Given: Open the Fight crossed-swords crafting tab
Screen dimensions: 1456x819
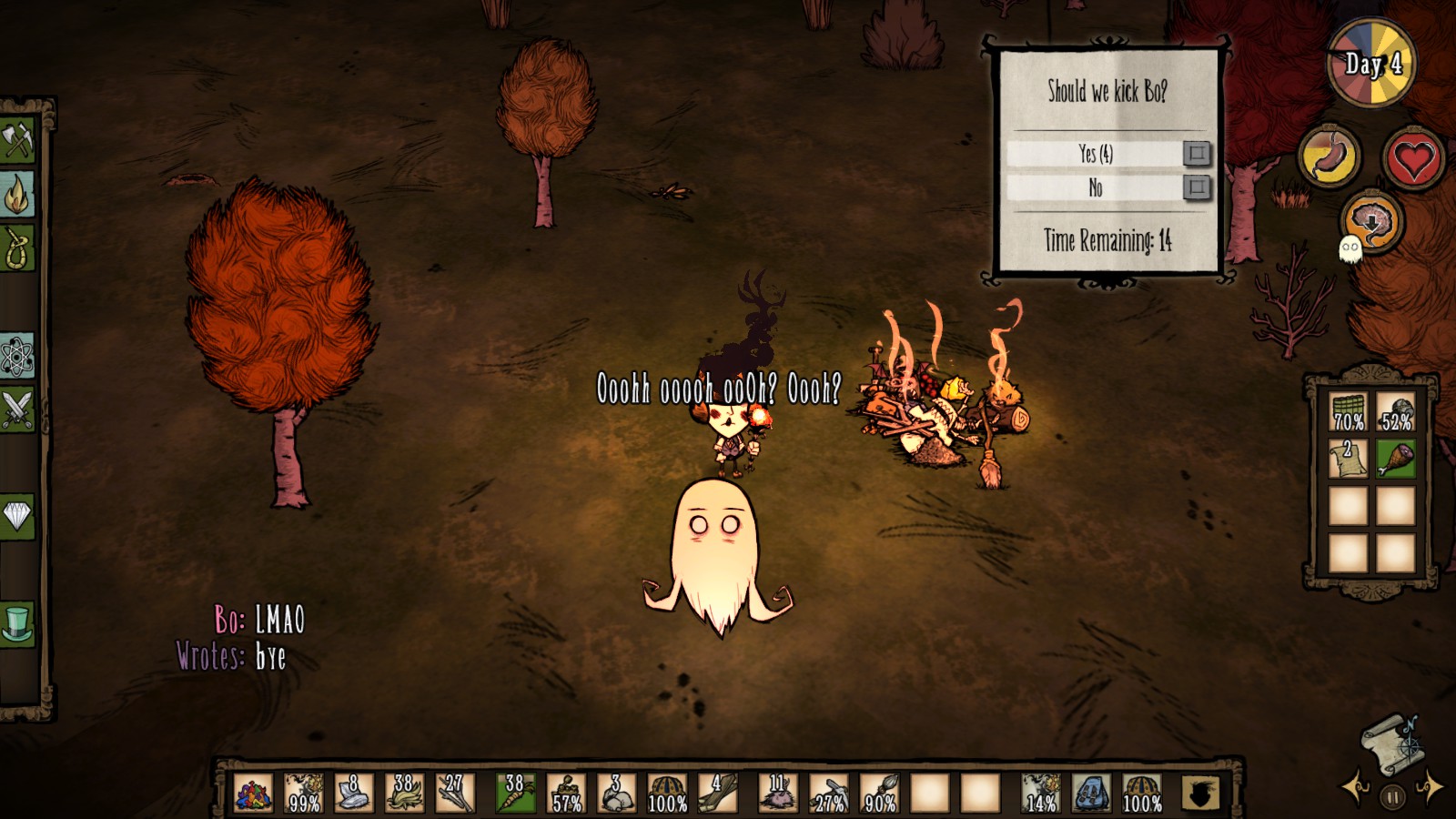Looking at the screenshot, I should (x=17, y=409).
